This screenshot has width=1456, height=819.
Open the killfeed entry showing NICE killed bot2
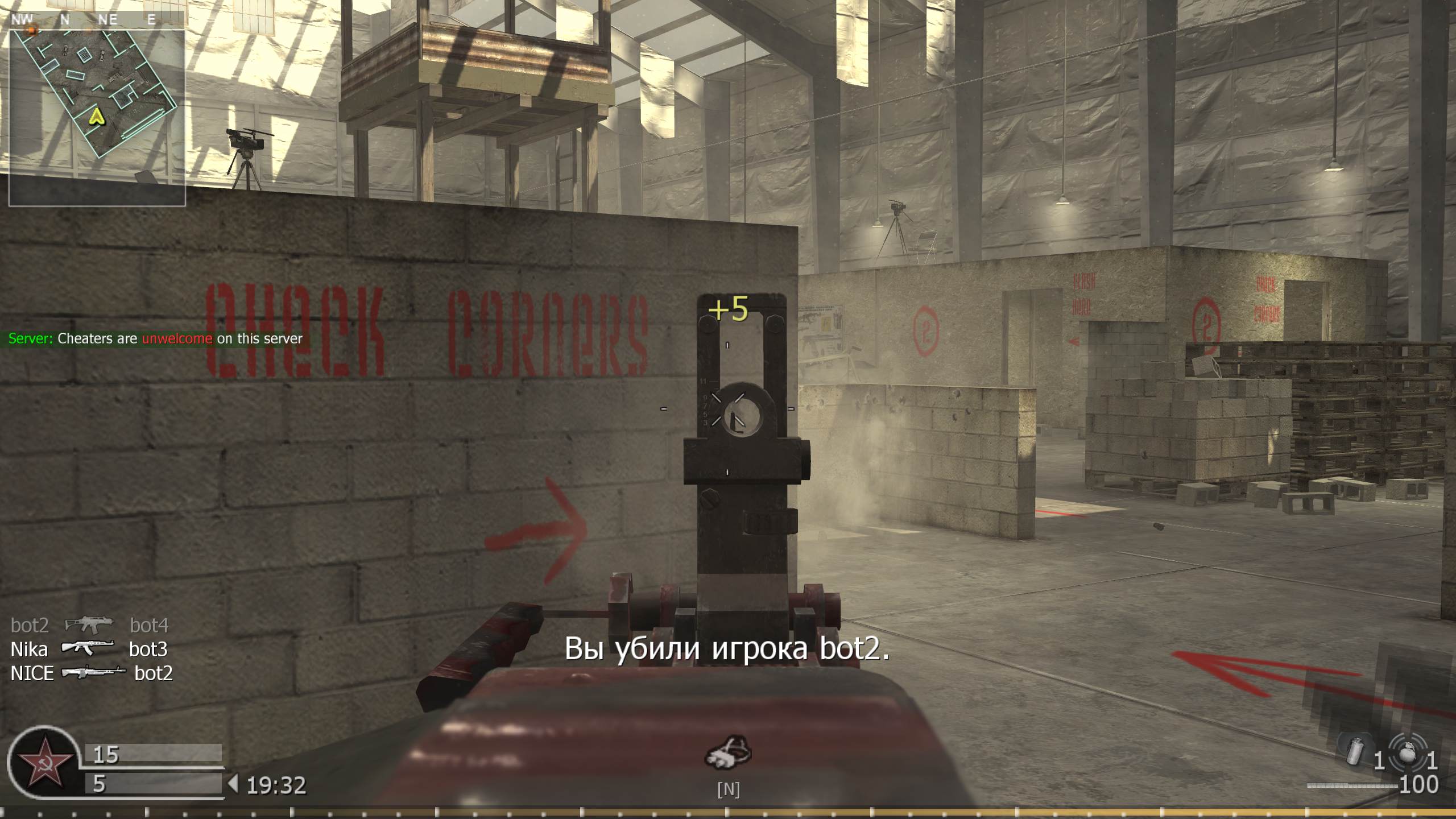tap(91, 673)
